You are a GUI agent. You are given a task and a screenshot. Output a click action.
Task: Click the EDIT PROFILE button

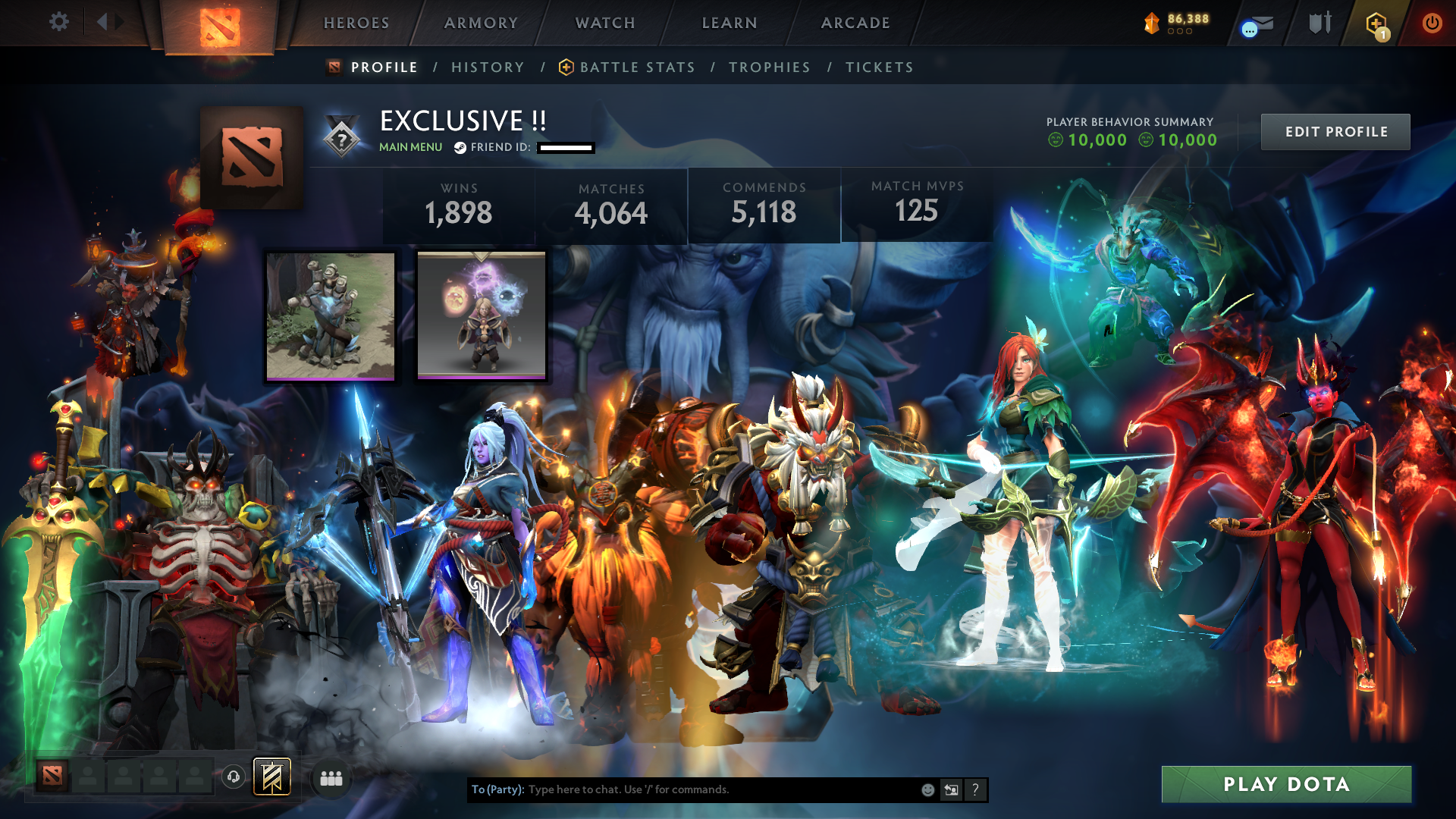coord(1335,131)
